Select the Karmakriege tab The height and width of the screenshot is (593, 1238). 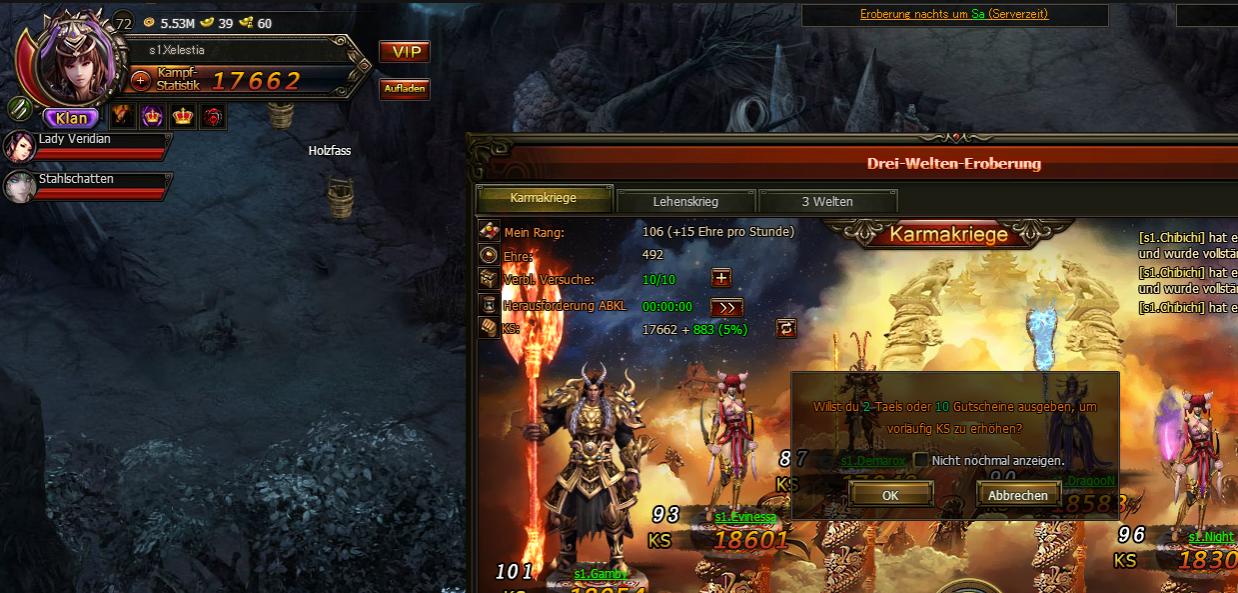coord(543,198)
